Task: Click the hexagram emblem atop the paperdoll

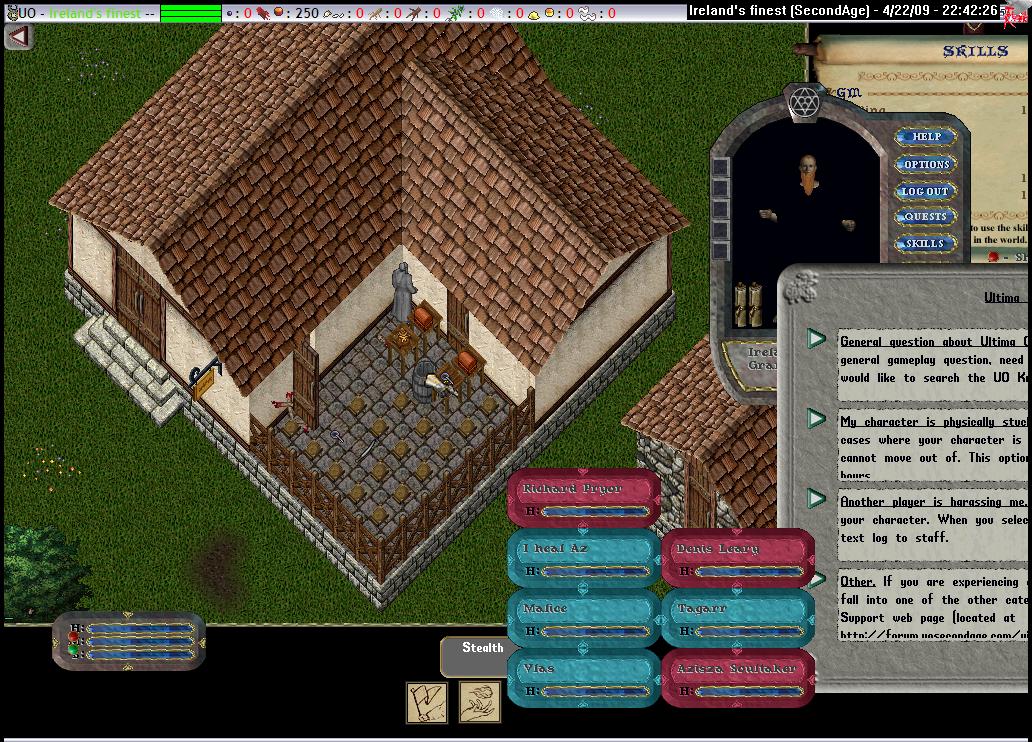Action: pyautogui.click(x=804, y=103)
